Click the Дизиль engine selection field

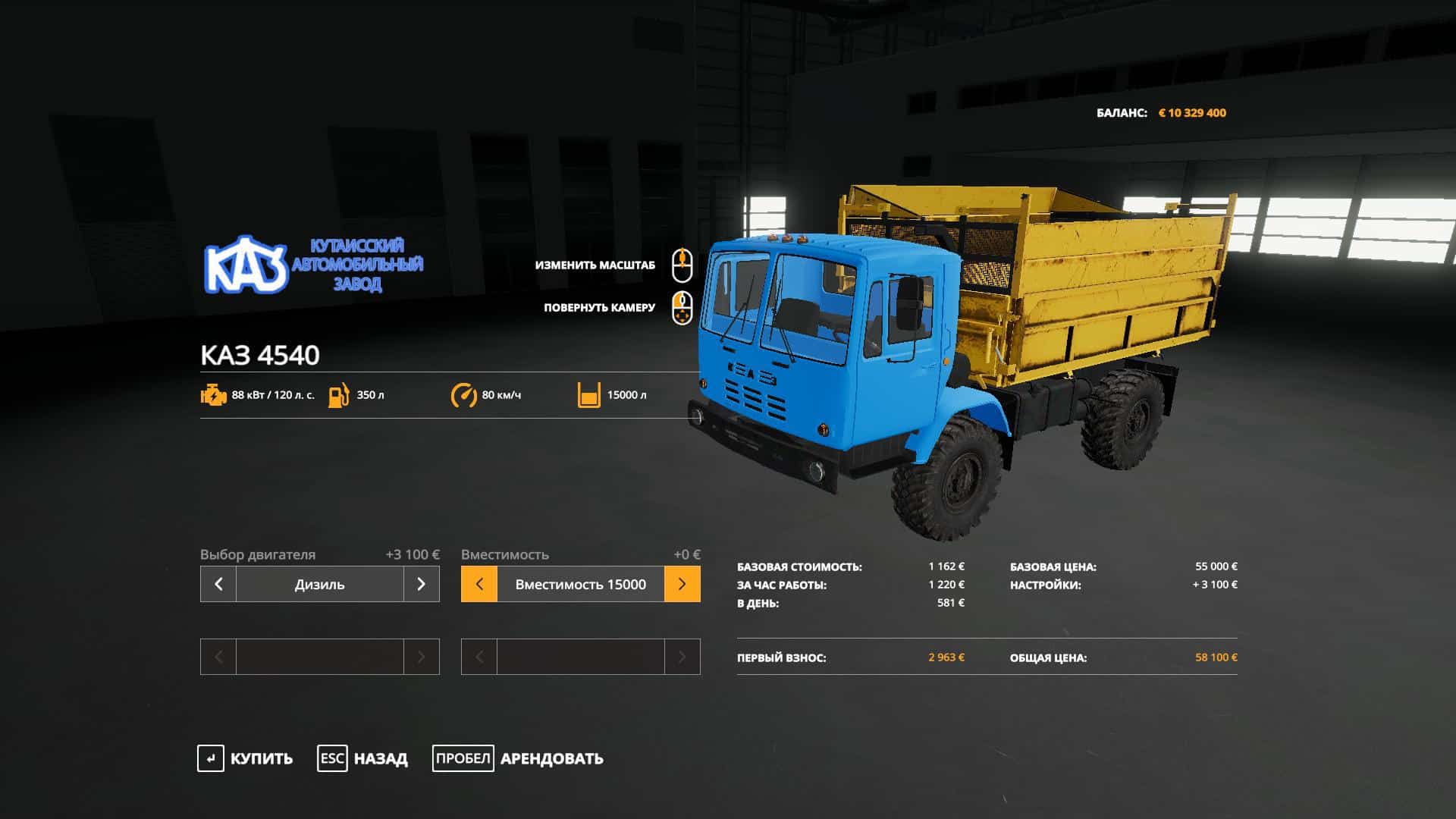(319, 584)
